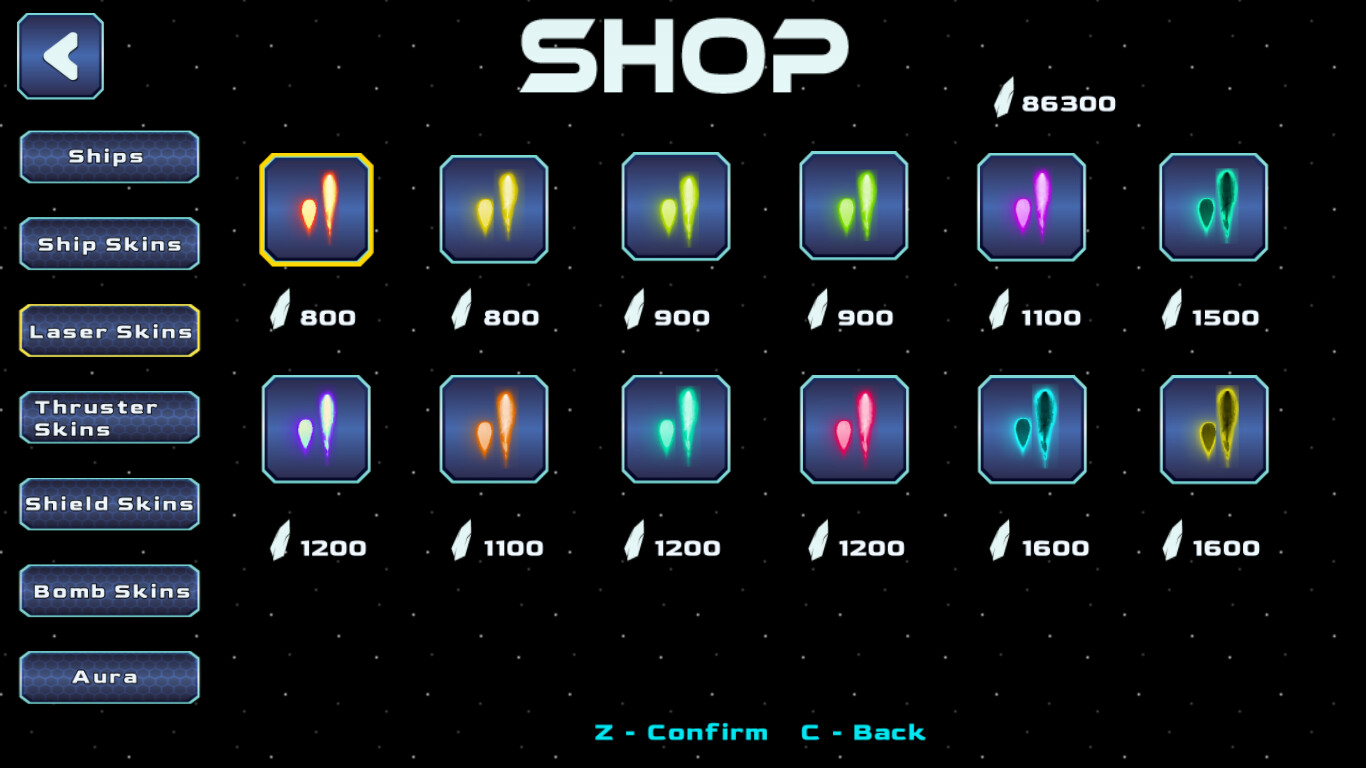Pick the green laser skin costing 900
1366x768 pixels.
click(853, 208)
